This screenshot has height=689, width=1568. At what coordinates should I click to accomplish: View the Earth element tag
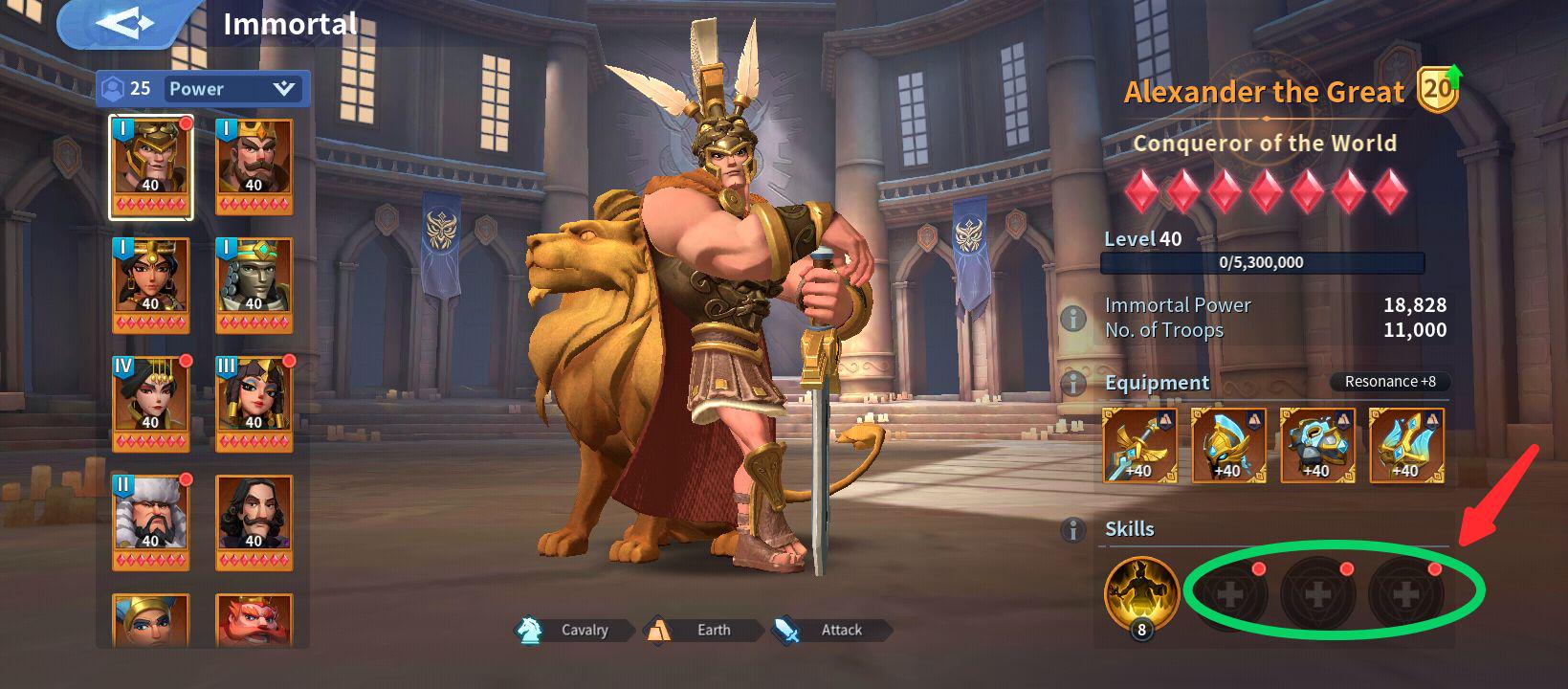pyautogui.click(x=703, y=630)
